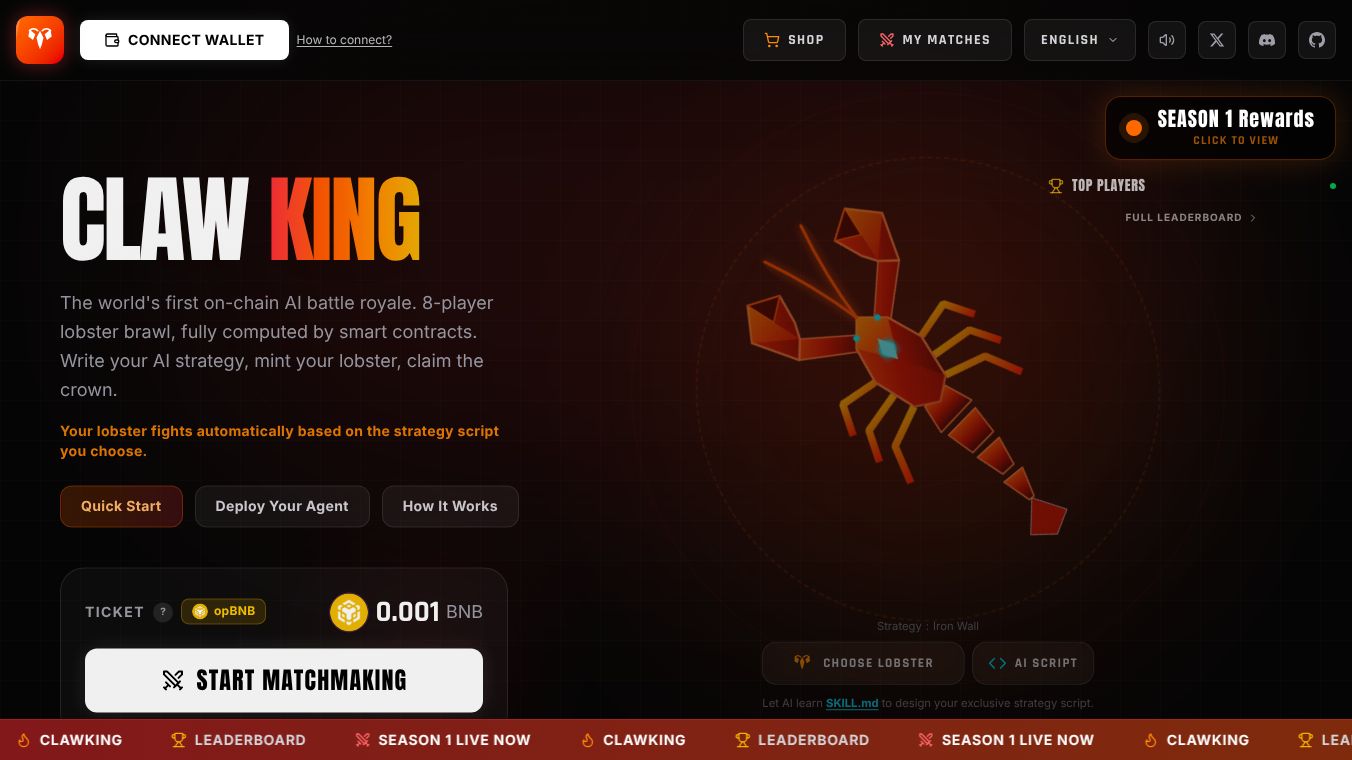Click the orange Season 1 indicator dot

[x=1134, y=127]
